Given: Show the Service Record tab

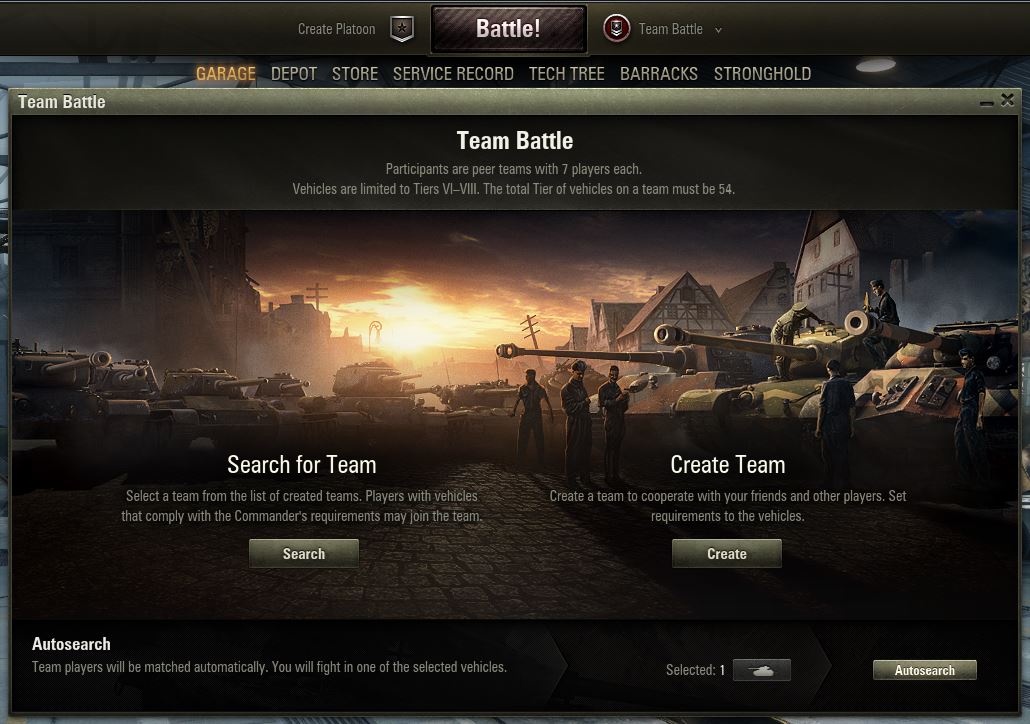Looking at the screenshot, I should pyautogui.click(x=453, y=74).
